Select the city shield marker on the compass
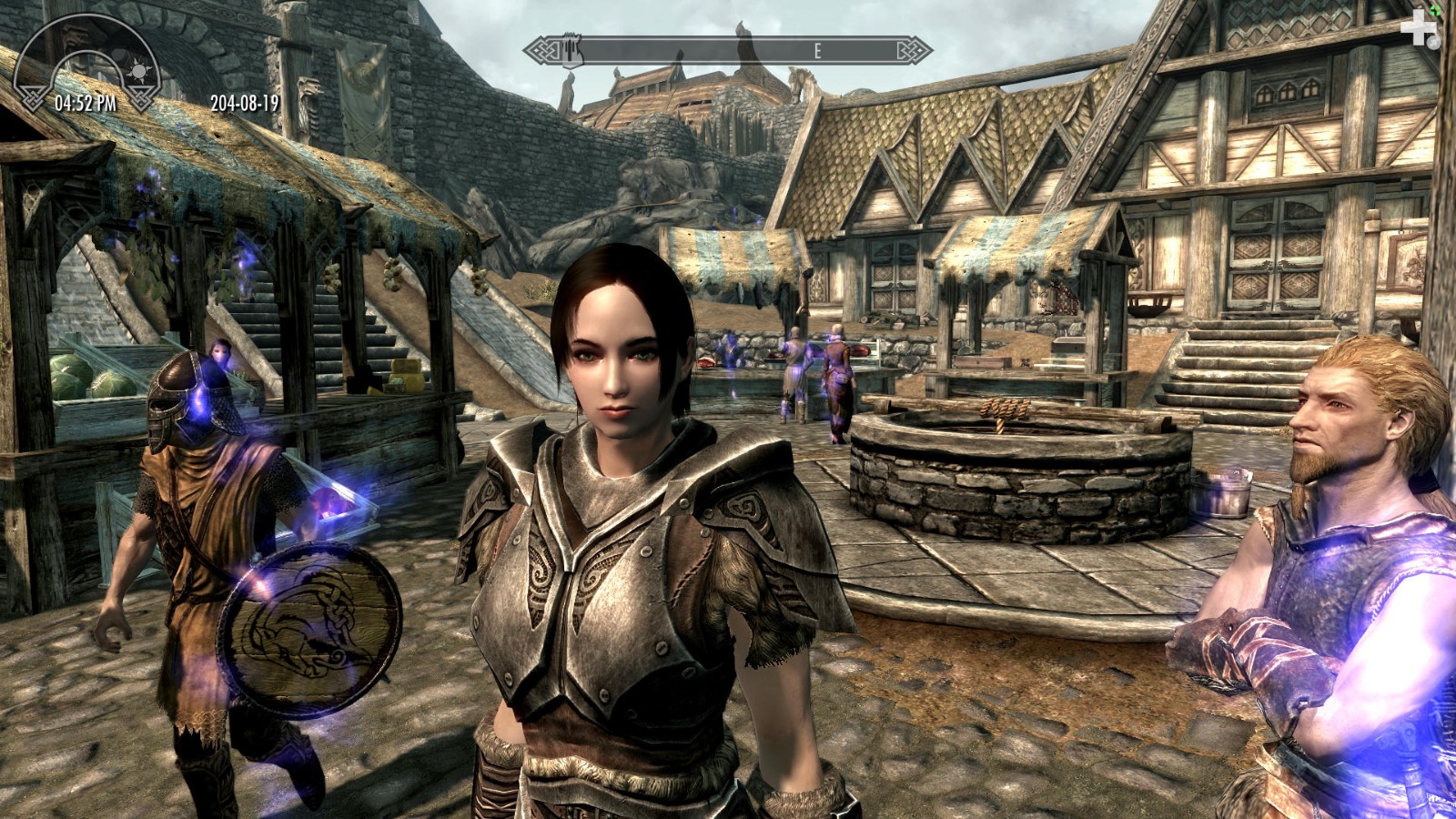This screenshot has width=1456, height=819. coord(571,49)
